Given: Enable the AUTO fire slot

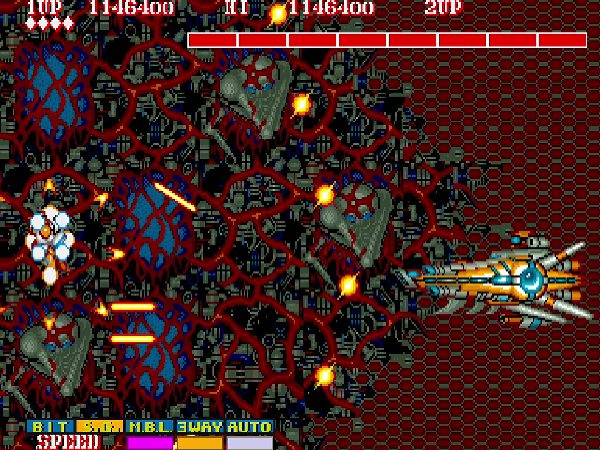Looking at the screenshot, I should pyautogui.click(x=249, y=426).
